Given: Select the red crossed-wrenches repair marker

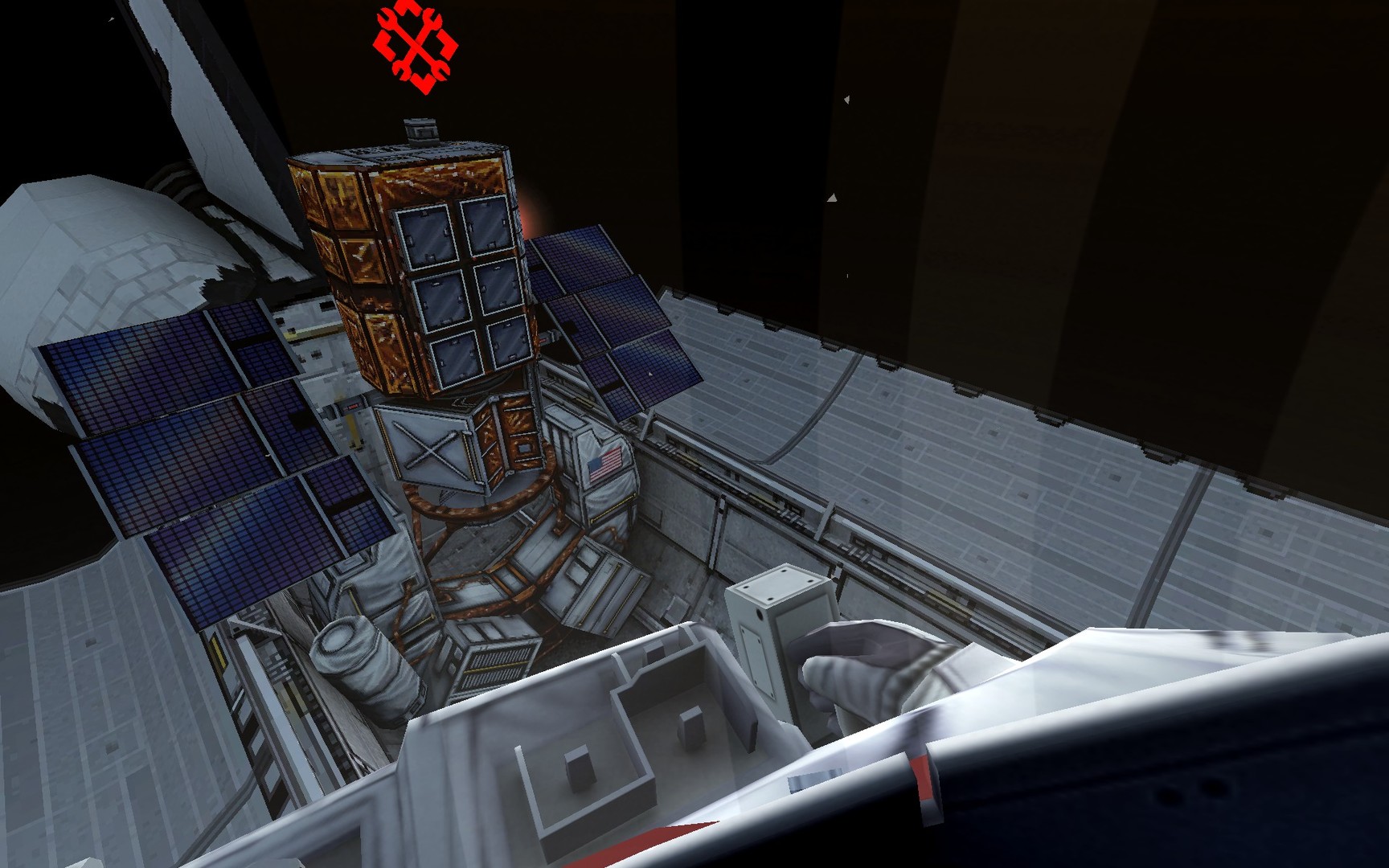Looking at the screenshot, I should (x=416, y=45).
